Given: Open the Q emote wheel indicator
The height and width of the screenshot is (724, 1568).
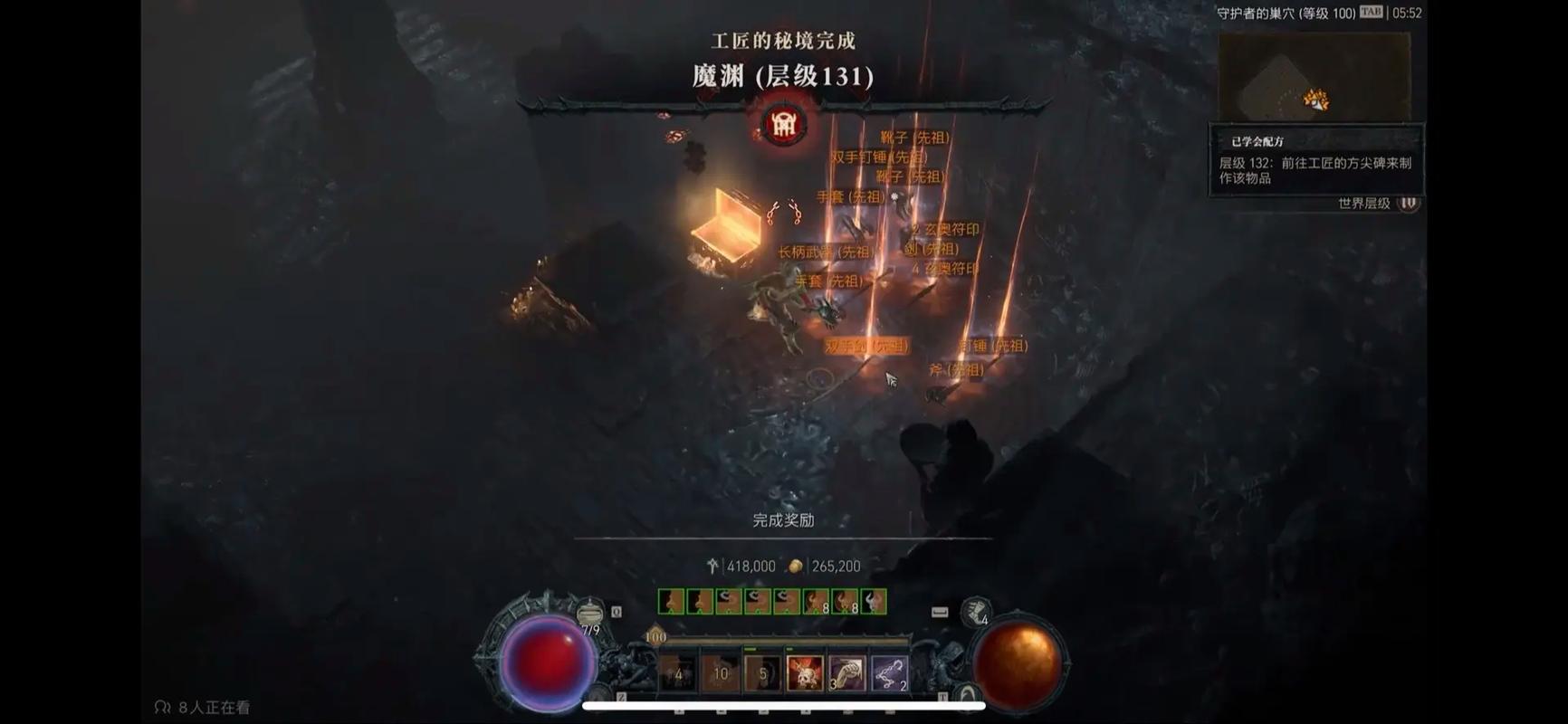Looking at the screenshot, I should pos(617,611).
